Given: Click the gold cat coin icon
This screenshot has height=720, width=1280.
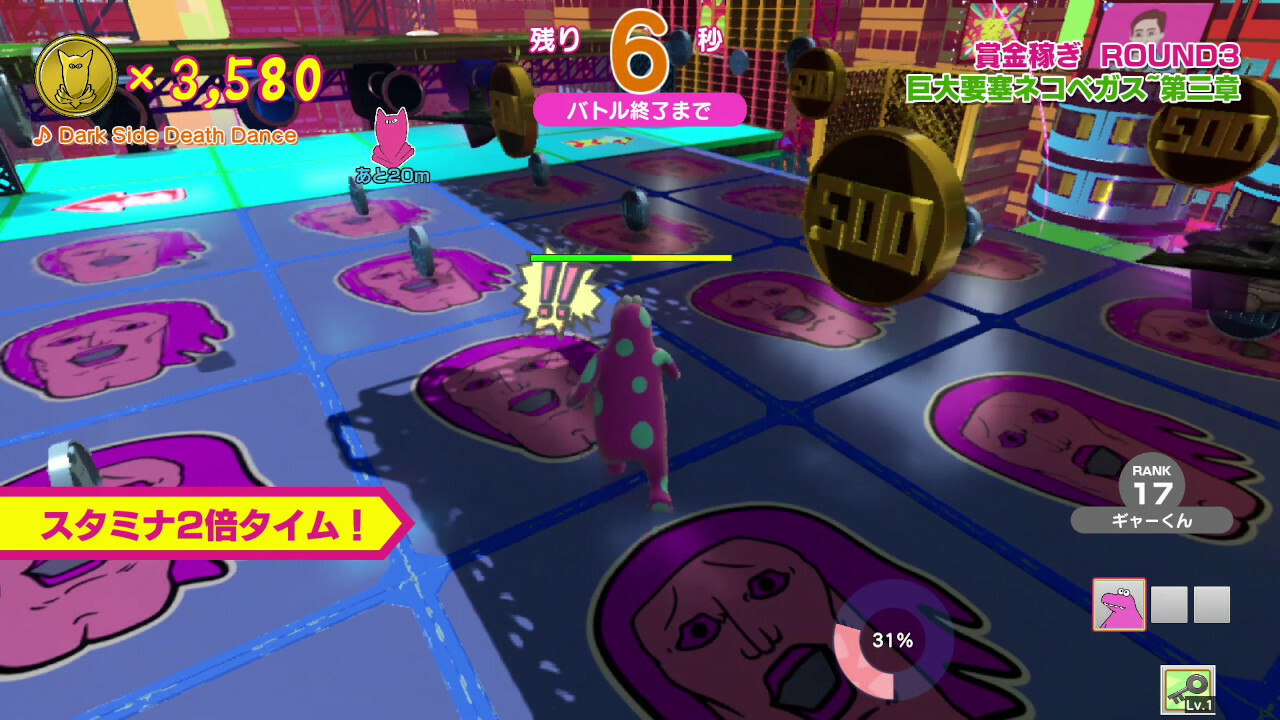Looking at the screenshot, I should click(75, 76).
